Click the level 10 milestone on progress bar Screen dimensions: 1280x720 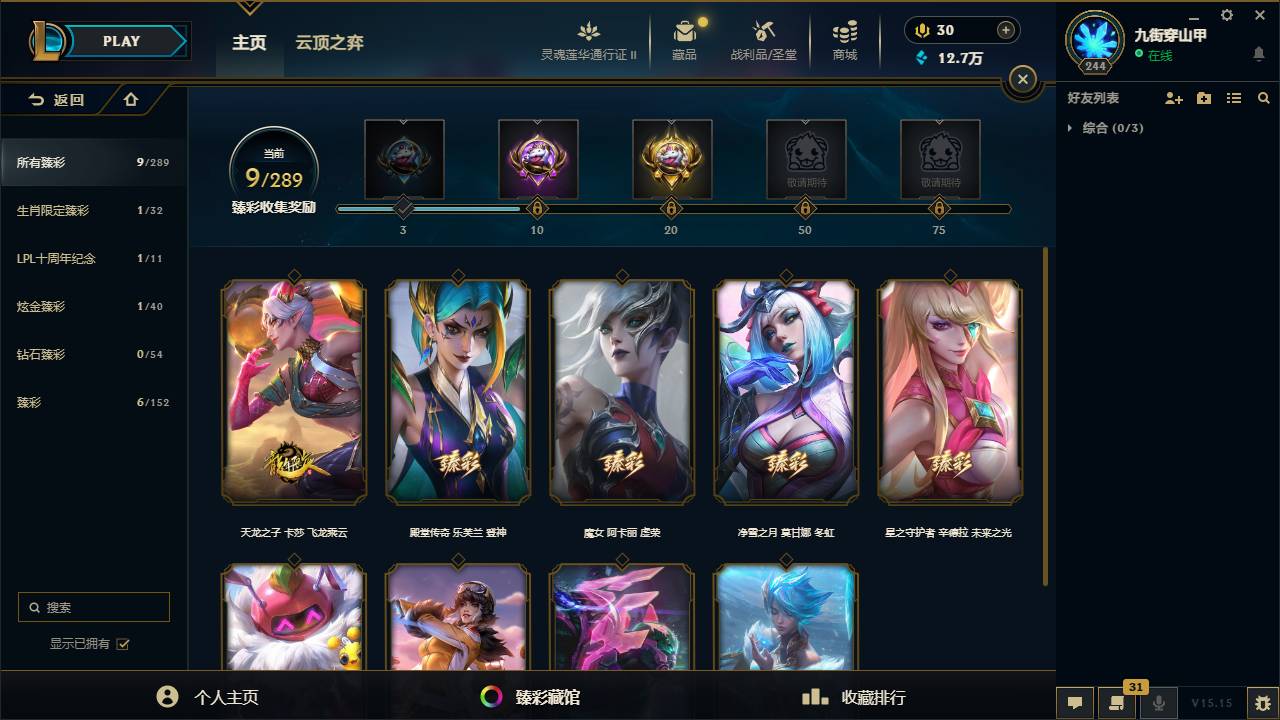[x=537, y=209]
